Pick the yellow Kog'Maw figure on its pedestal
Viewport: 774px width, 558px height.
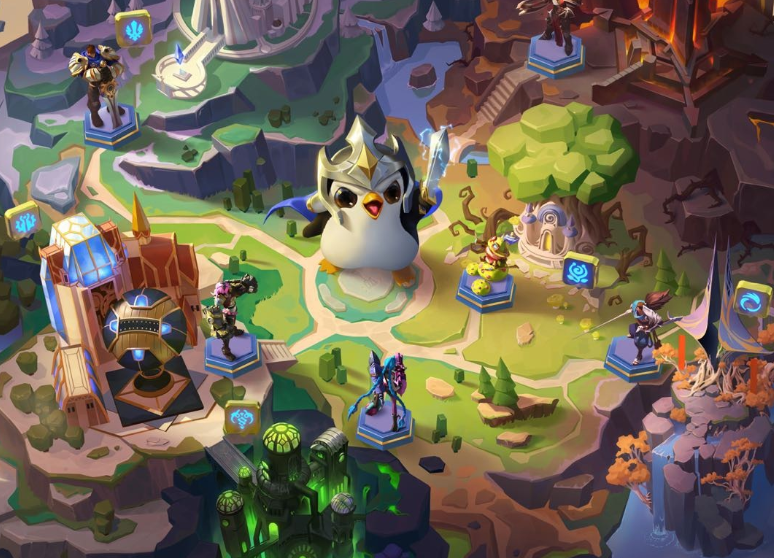click(x=486, y=270)
